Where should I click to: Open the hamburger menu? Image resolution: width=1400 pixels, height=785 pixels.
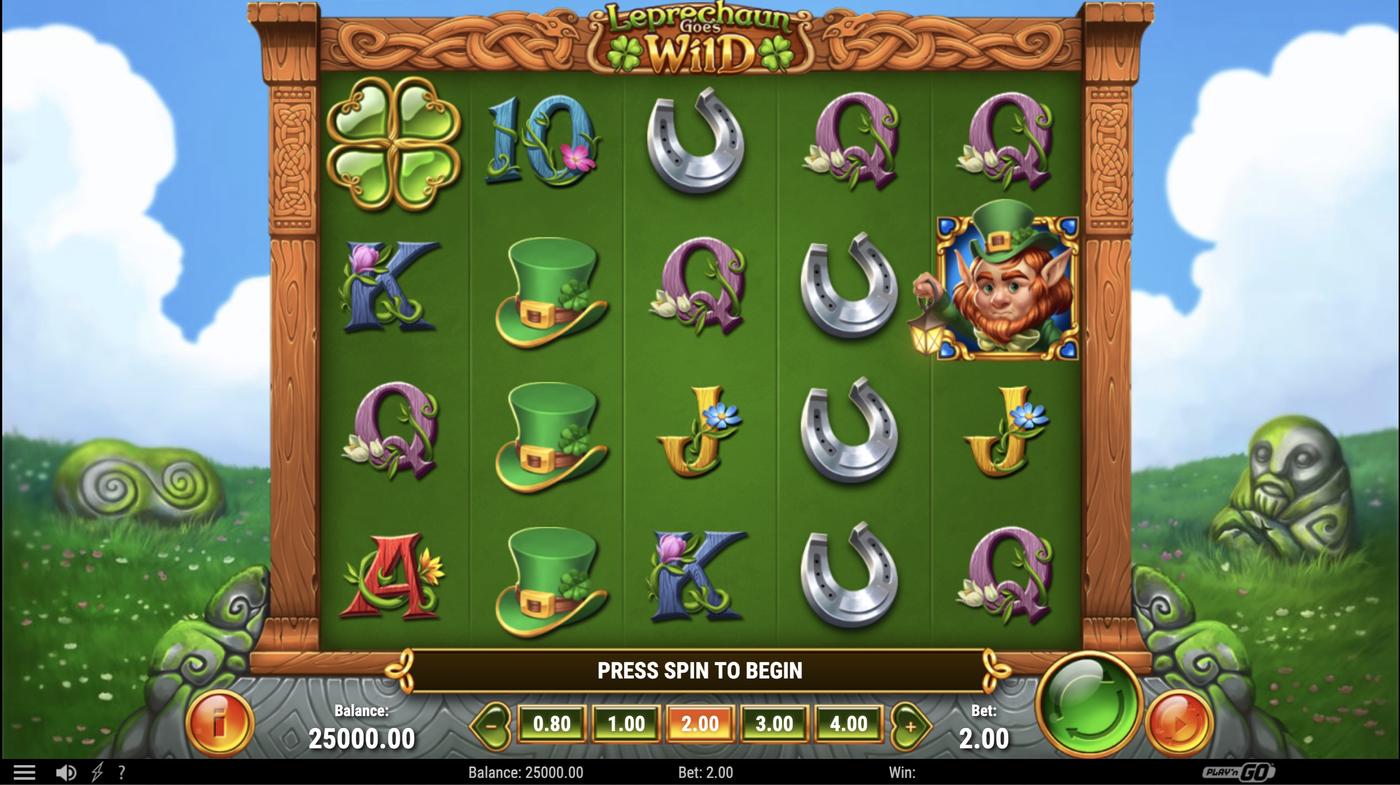coord(24,770)
